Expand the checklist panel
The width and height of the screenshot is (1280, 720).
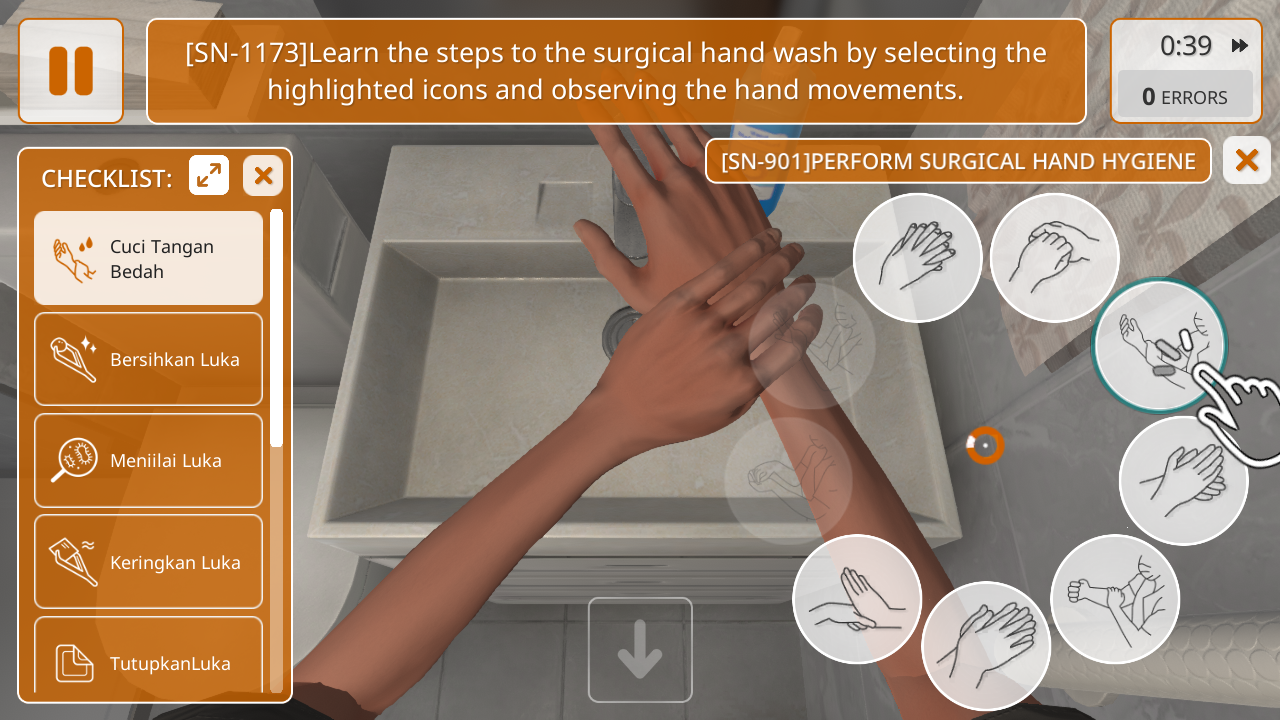[209, 176]
